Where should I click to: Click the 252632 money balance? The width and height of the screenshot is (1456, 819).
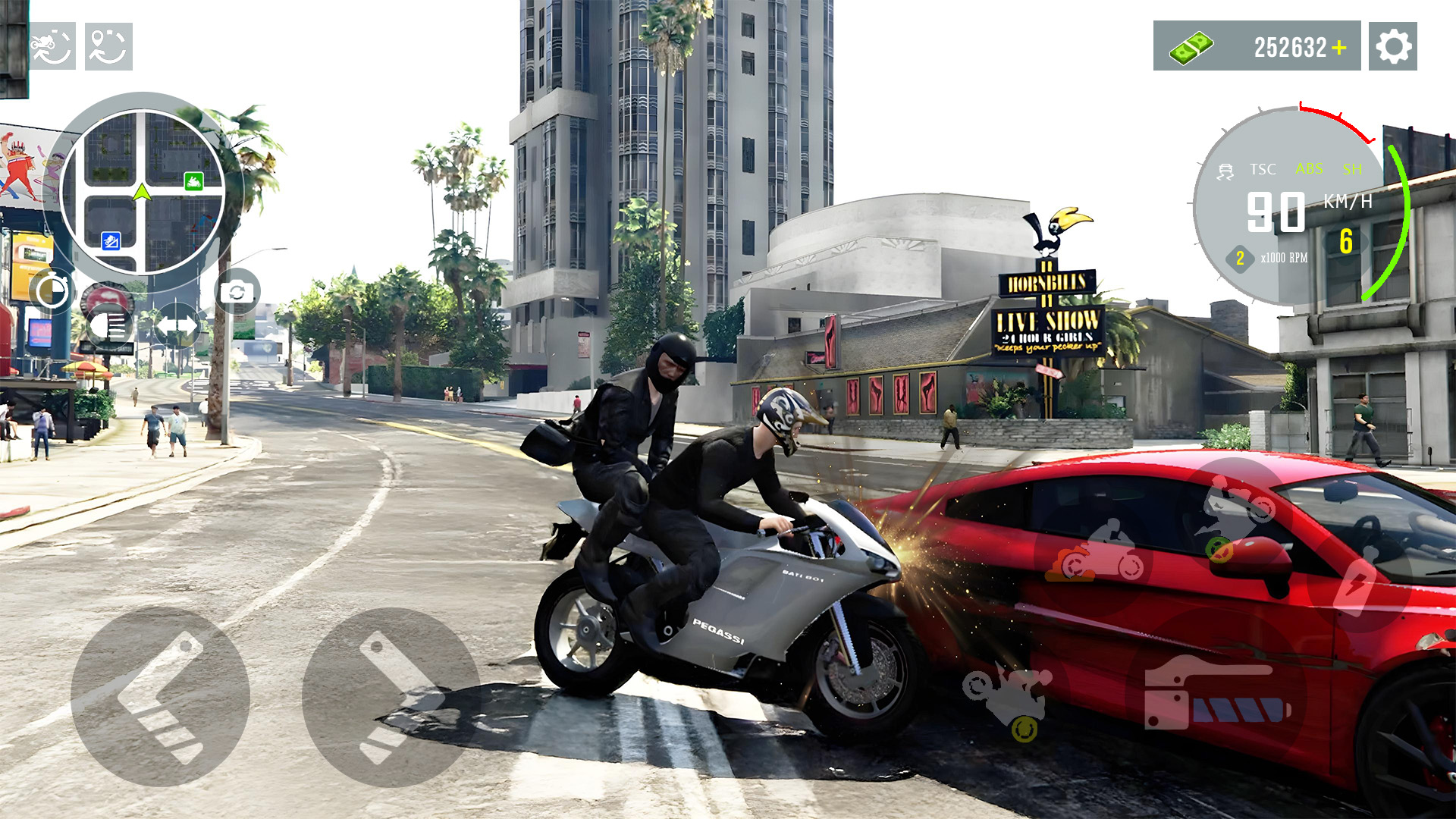(x=1291, y=48)
